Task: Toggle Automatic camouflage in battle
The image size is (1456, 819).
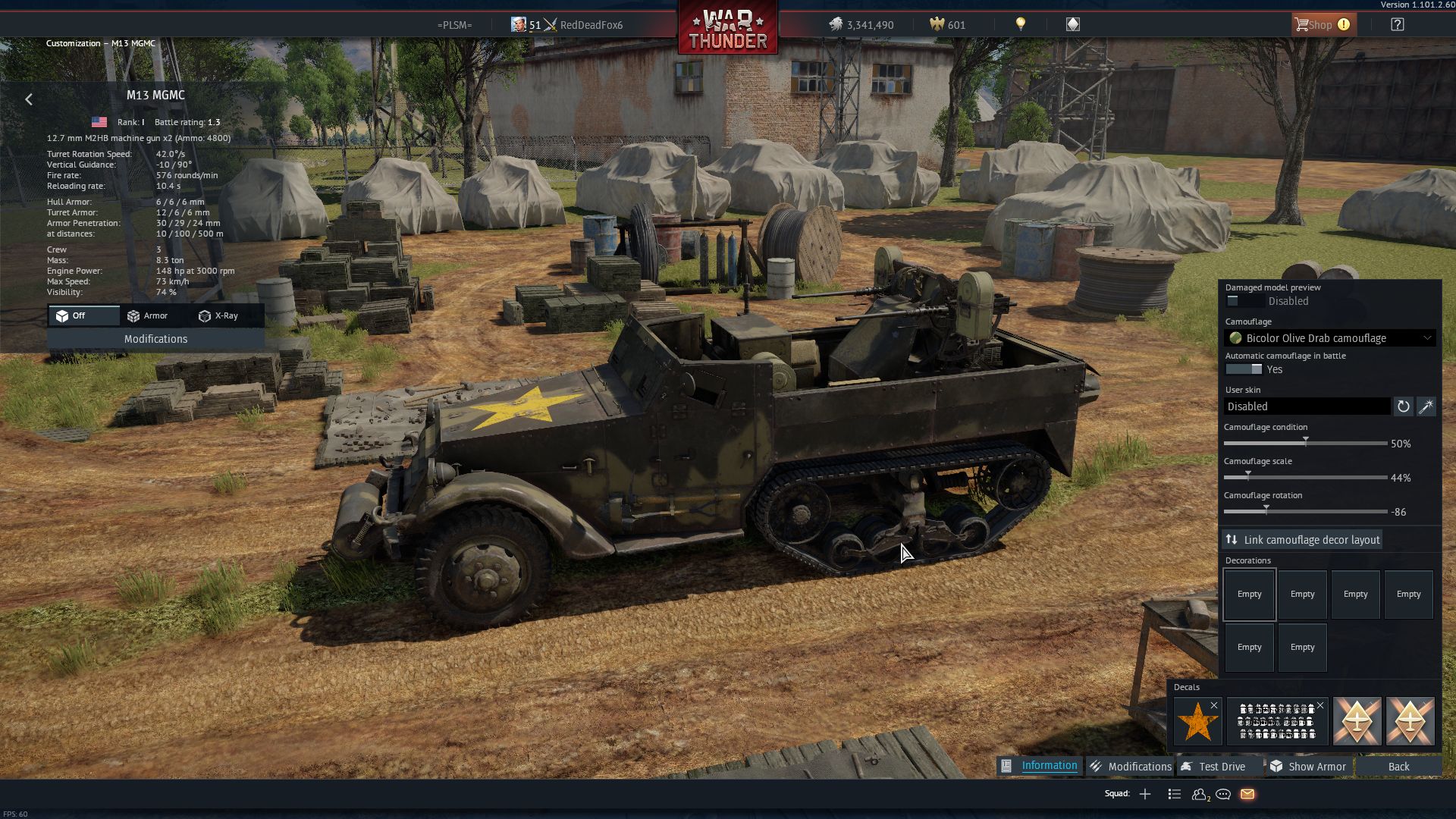Action: (x=1244, y=369)
